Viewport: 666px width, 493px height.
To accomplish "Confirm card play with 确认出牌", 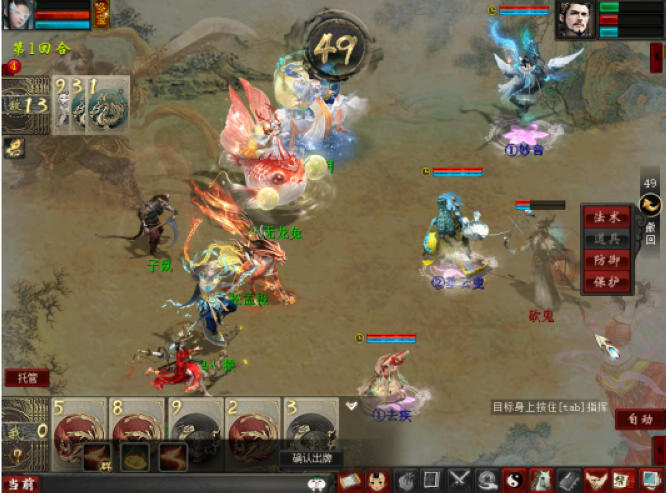I will [x=310, y=458].
